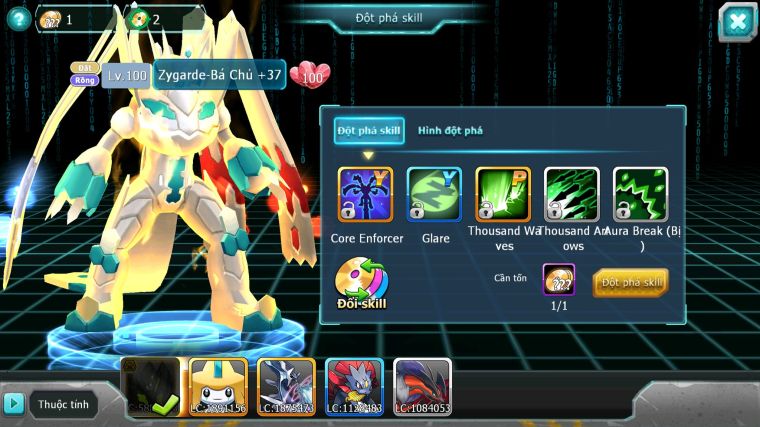Image resolution: width=760 pixels, height=427 pixels.
Task: Switch to the Hình đột phá tab
Action: pos(450,131)
